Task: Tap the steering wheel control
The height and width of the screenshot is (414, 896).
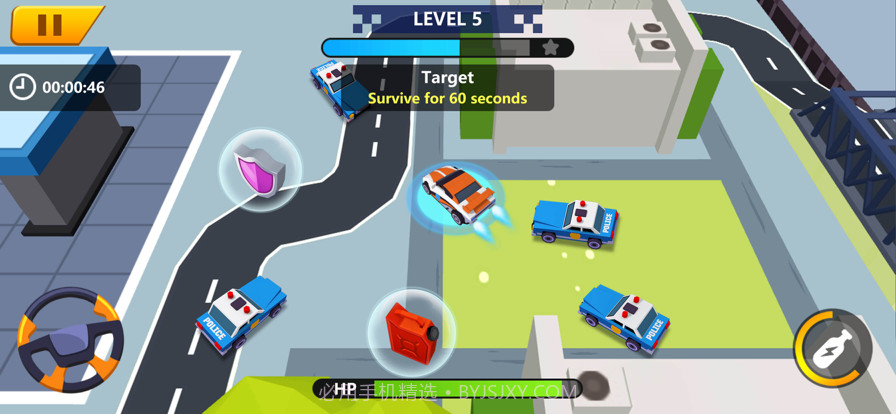Action: click(x=70, y=340)
